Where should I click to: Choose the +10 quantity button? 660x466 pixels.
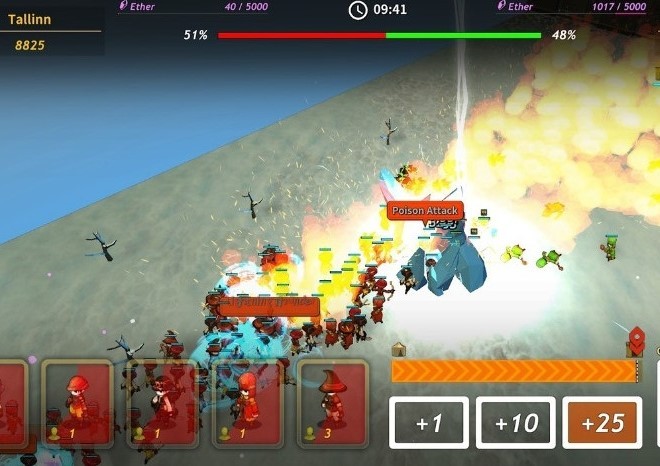(x=516, y=423)
